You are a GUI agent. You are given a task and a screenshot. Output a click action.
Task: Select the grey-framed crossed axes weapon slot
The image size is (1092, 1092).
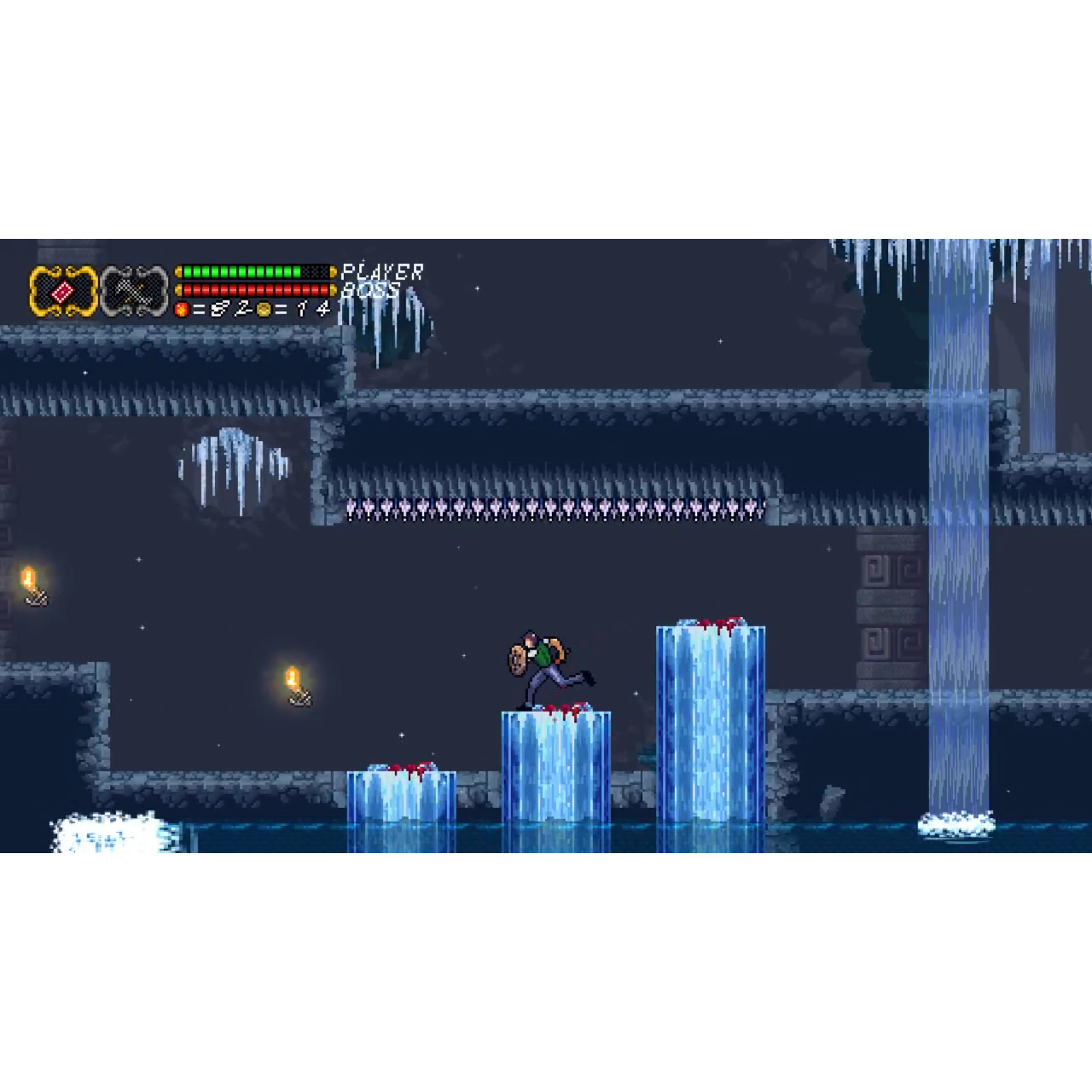pos(134,292)
